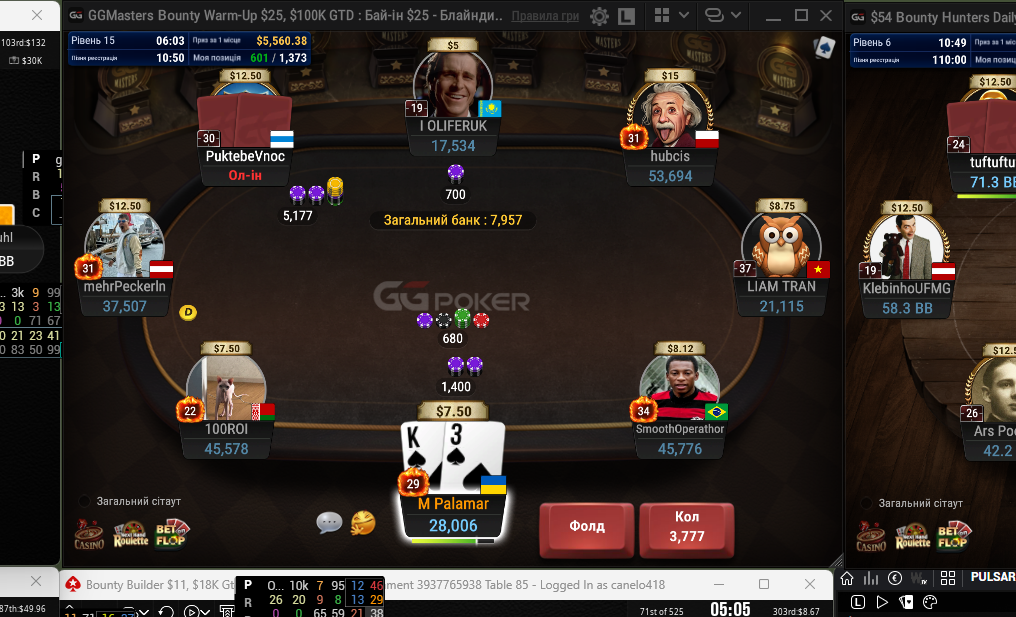Minimize the GGMasters table window

click(x=772, y=16)
